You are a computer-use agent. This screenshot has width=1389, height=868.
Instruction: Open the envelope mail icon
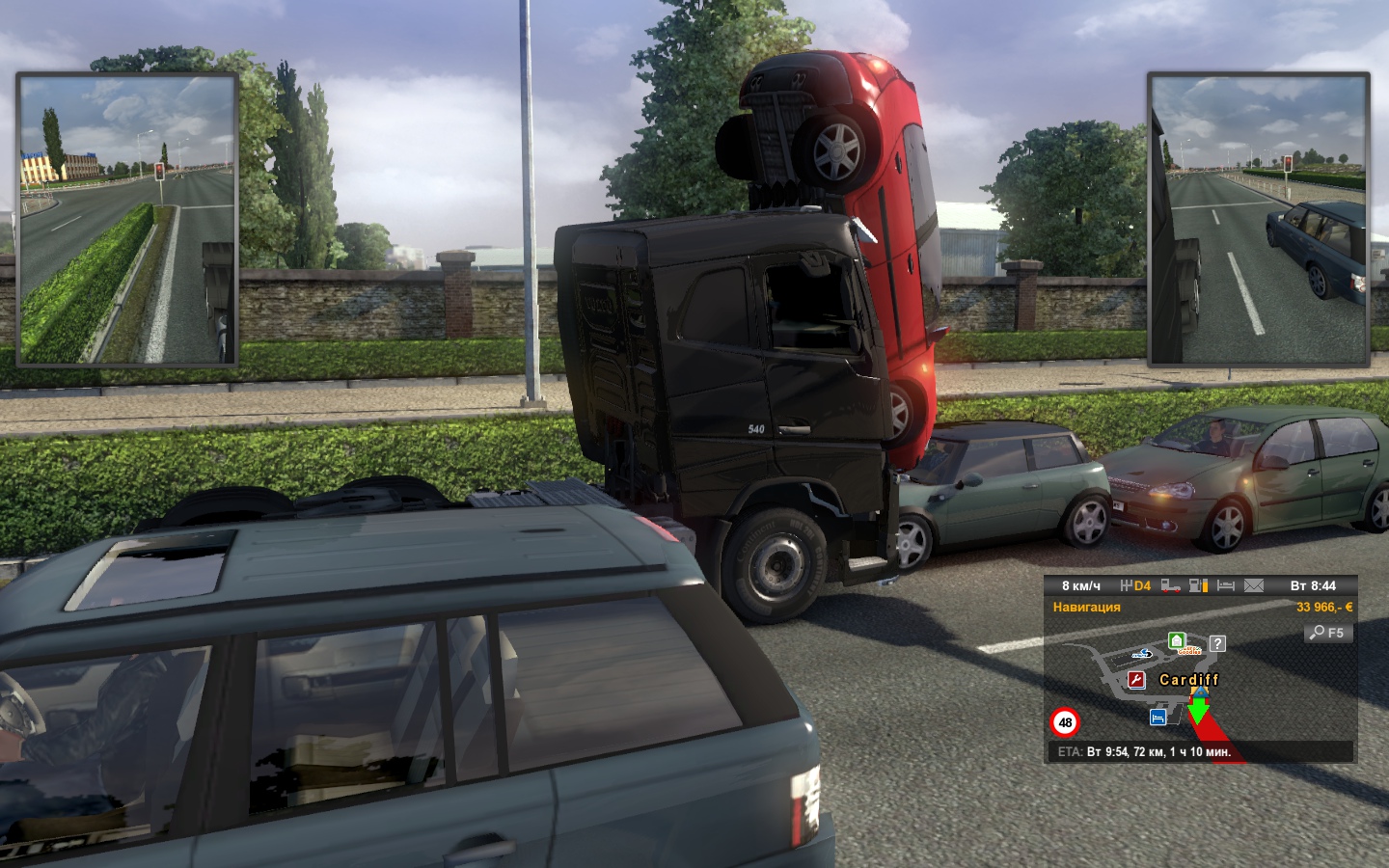1253,585
